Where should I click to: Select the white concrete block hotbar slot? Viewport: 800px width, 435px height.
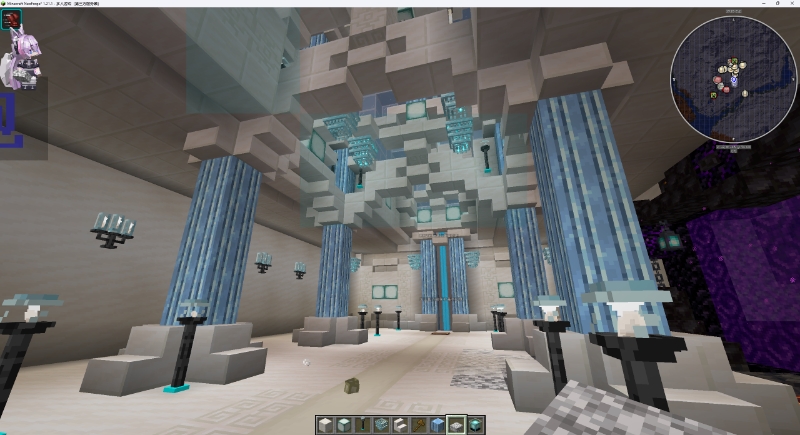coord(326,425)
